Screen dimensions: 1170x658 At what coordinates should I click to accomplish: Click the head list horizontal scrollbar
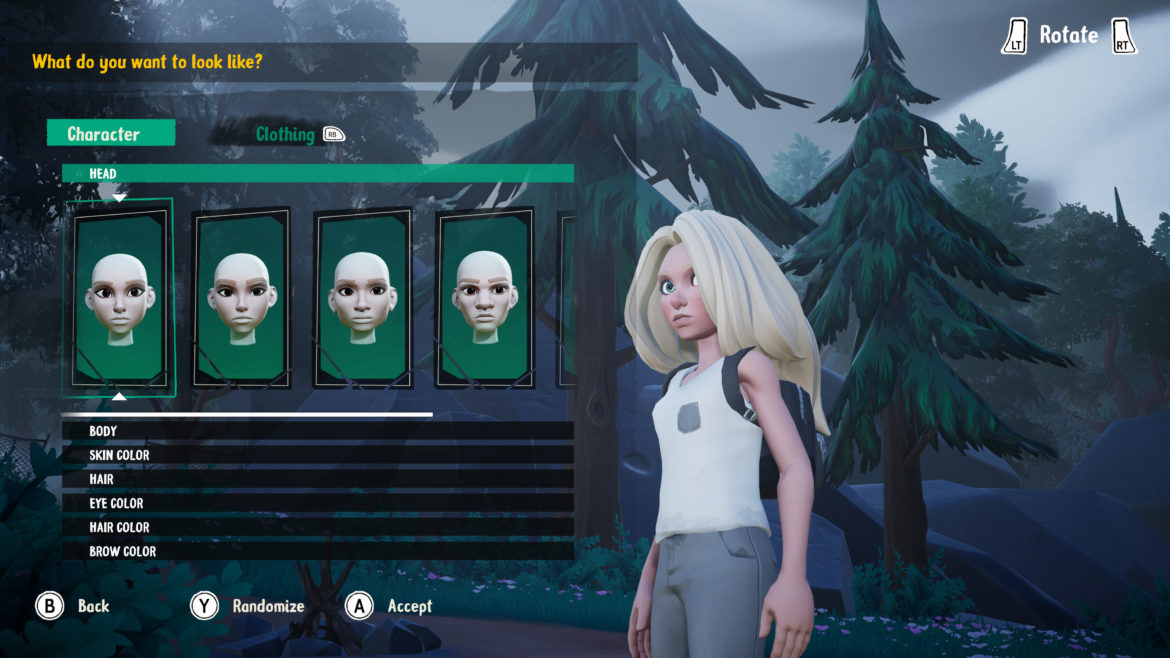pyautogui.click(x=247, y=413)
